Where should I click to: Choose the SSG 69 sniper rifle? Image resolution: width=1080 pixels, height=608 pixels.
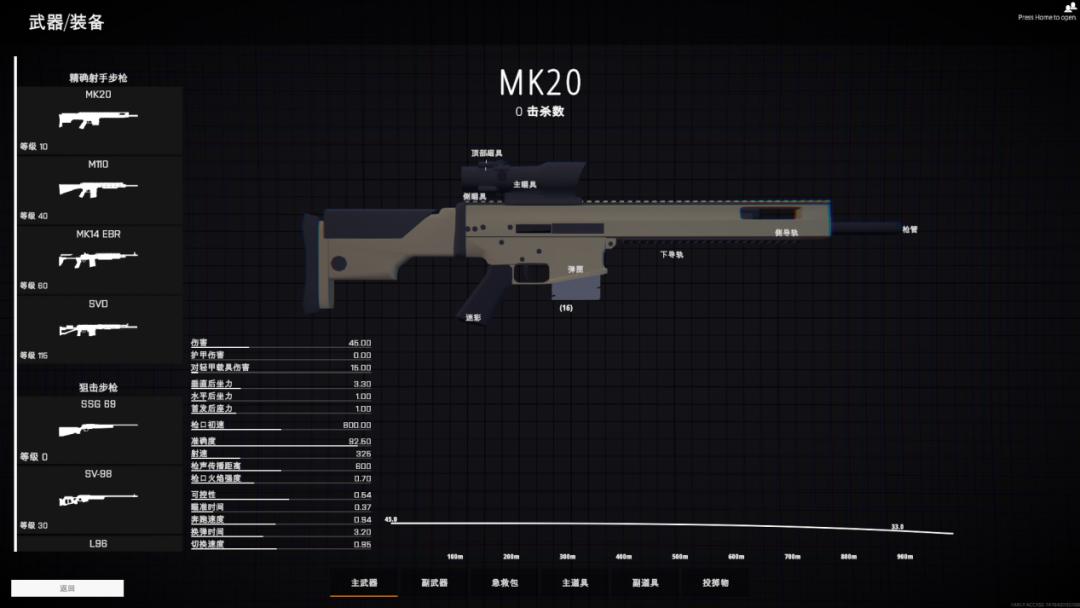98,428
